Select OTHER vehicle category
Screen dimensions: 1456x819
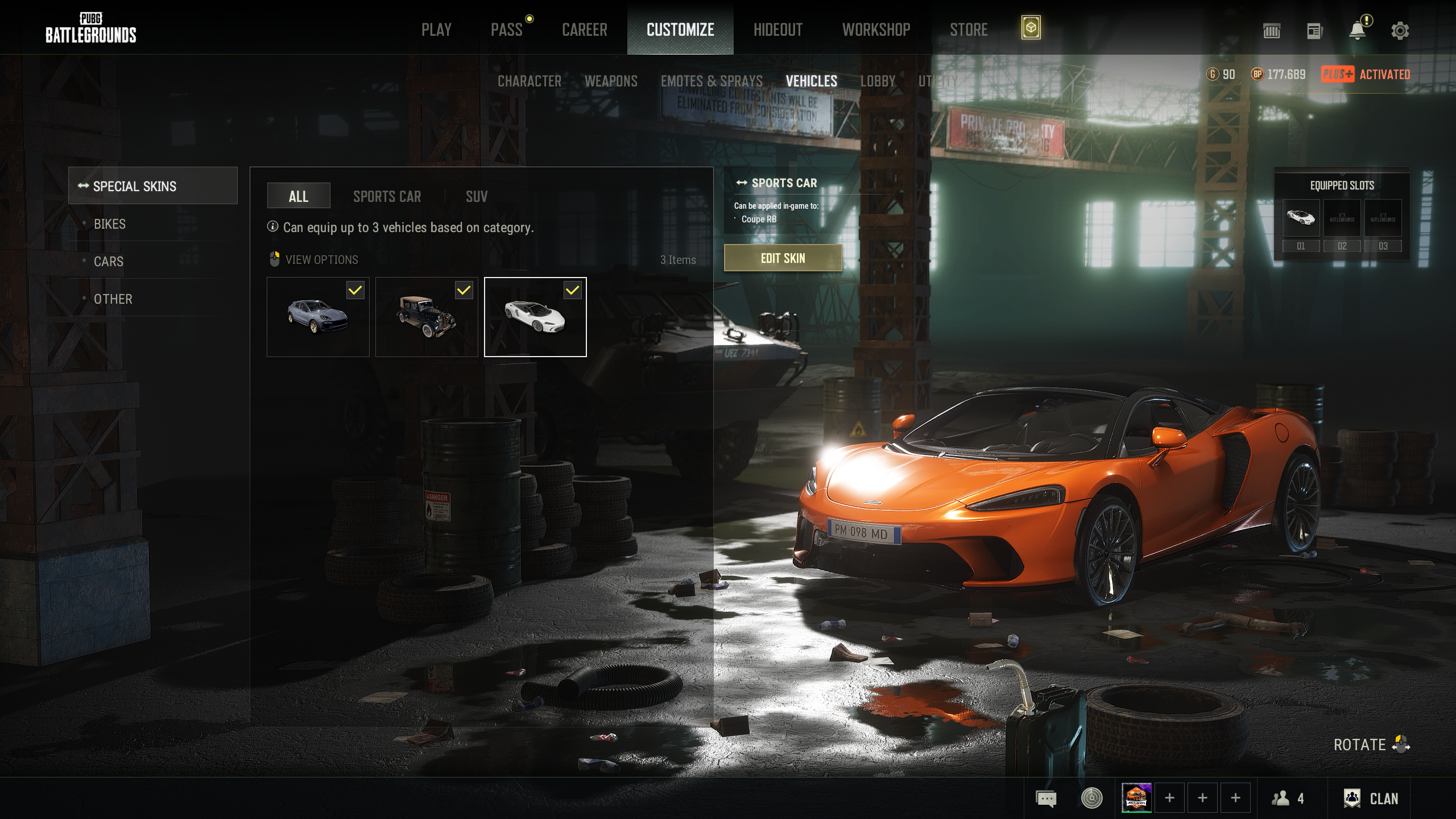tap(113, 299)
